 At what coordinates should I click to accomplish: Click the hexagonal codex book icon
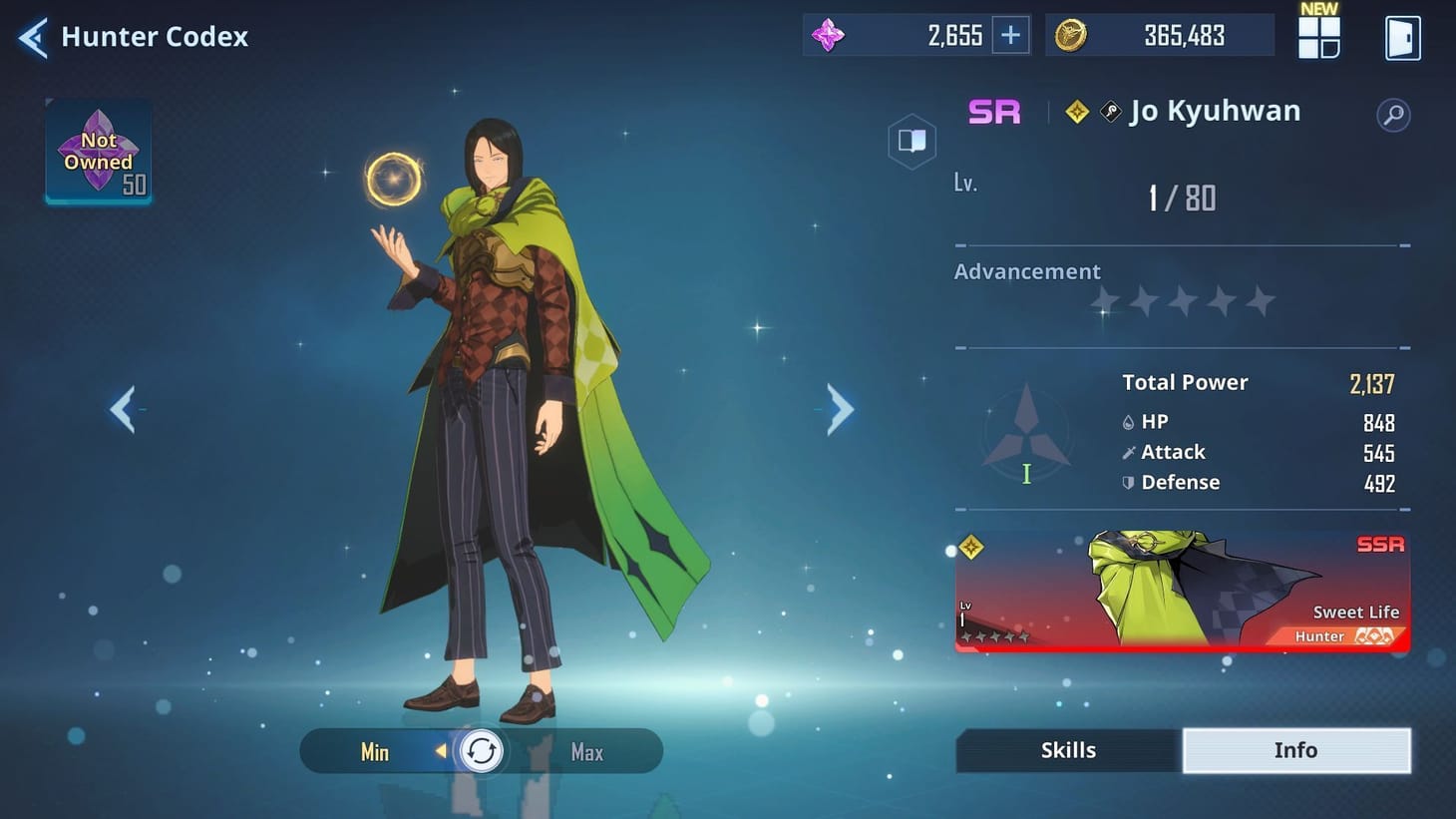[911, 141]
